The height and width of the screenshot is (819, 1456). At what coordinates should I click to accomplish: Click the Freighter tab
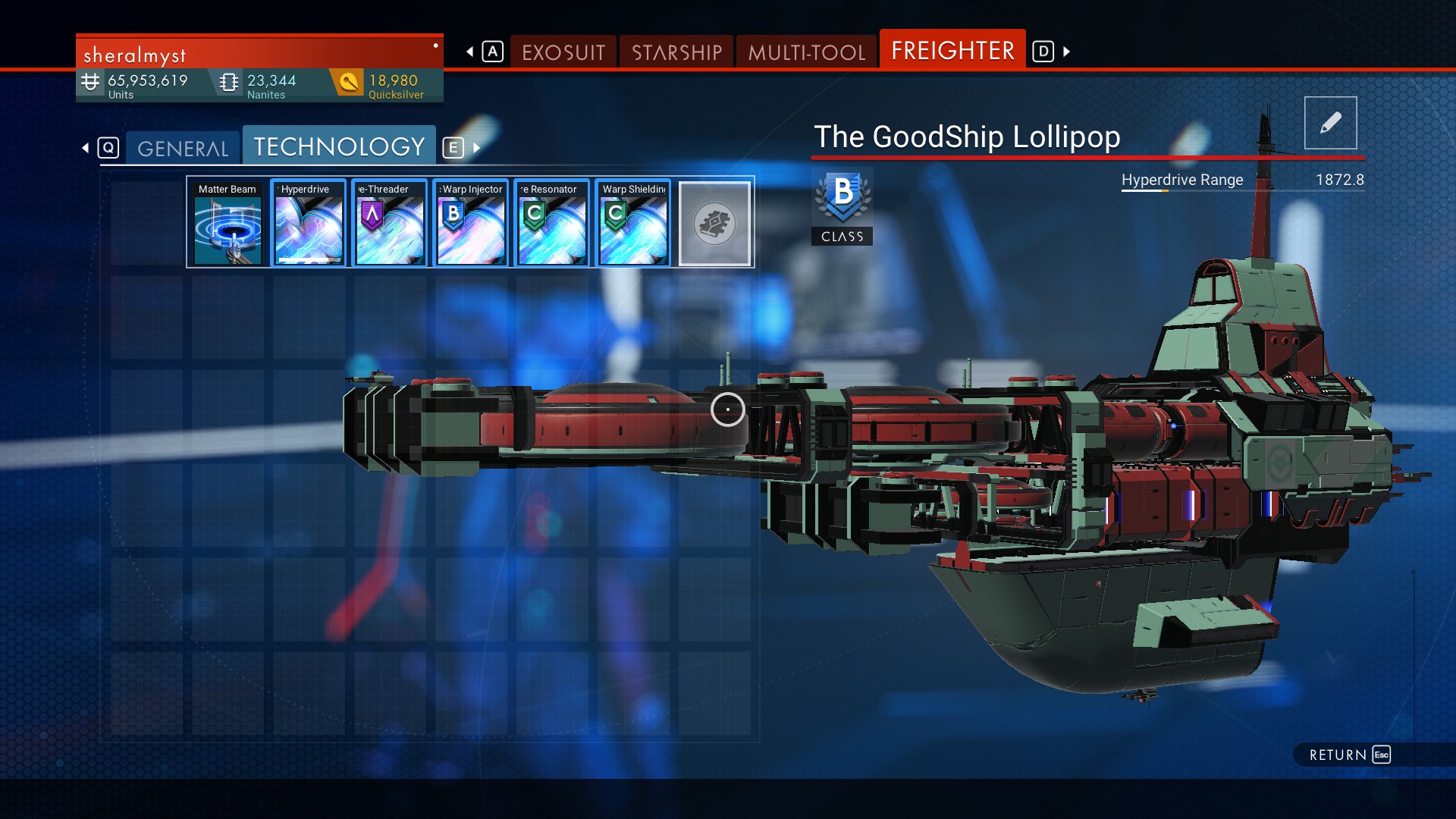point(952,51)
